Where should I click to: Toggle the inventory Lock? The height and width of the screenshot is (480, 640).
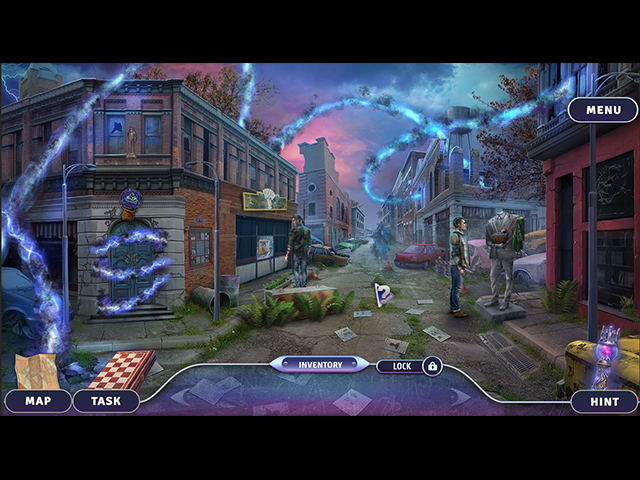(x=410, y=366)
